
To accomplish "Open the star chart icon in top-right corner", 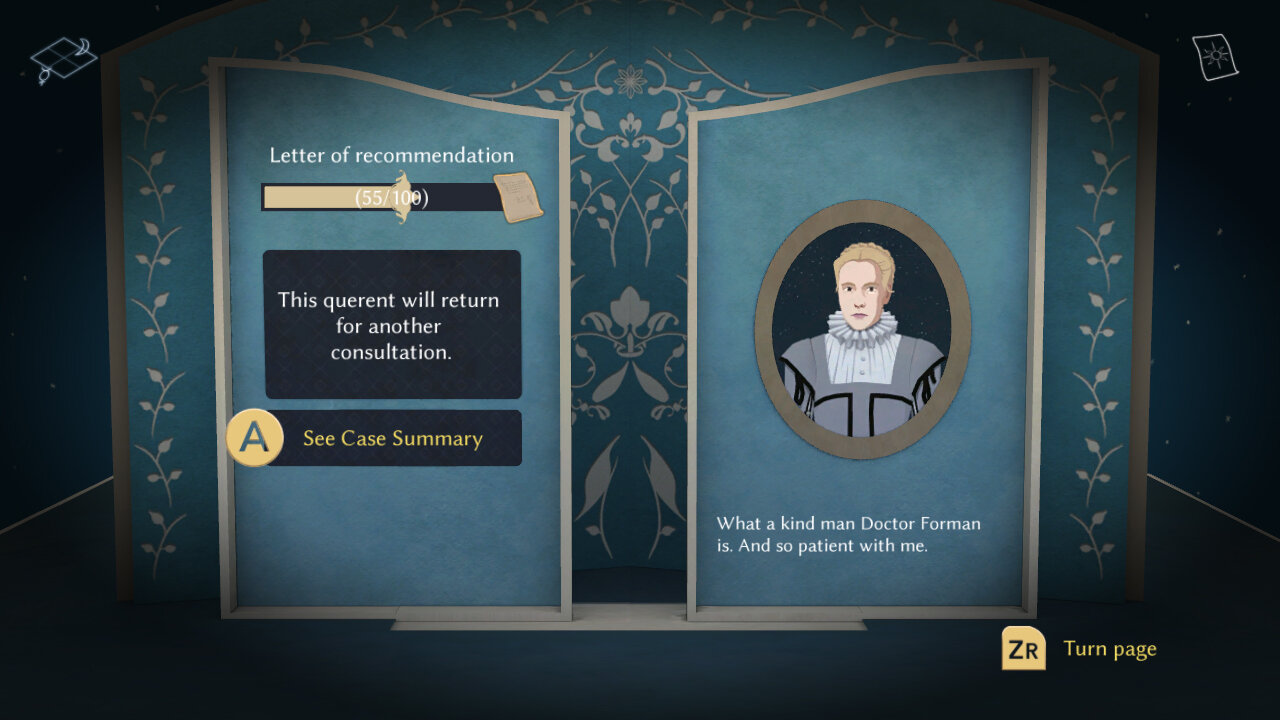I will [x=1215, y=56].
